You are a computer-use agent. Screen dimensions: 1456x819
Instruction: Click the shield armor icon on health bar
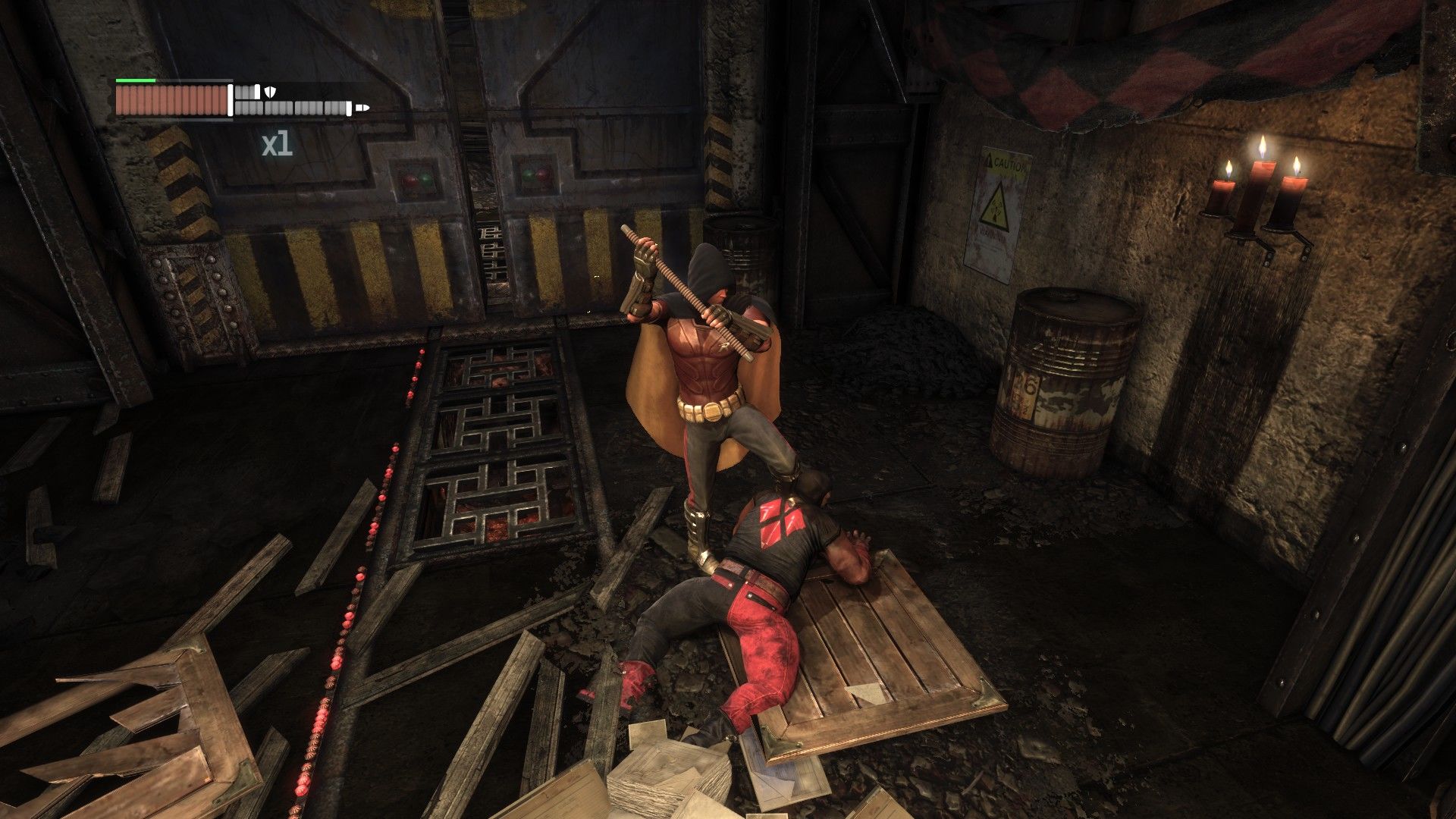click(270, 92)
